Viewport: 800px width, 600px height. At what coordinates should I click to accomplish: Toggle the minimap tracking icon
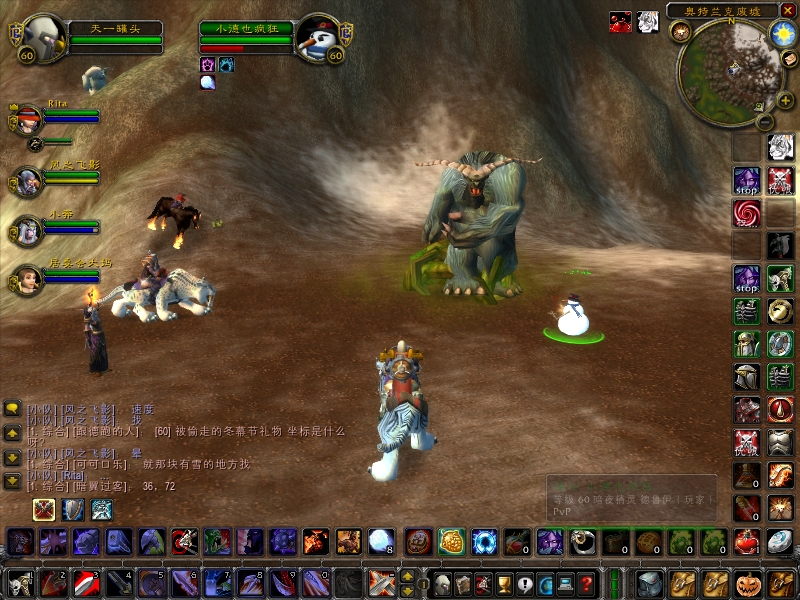pyautogui.click(x=681, y=32)
